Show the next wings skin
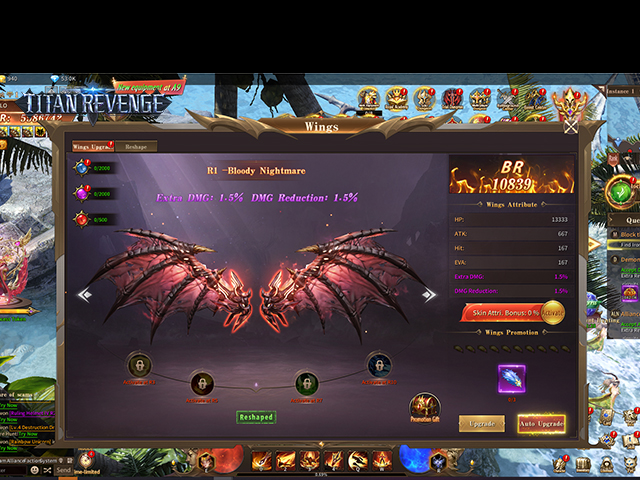The width and height of the screenshot is (640, 480). [429, 294]
